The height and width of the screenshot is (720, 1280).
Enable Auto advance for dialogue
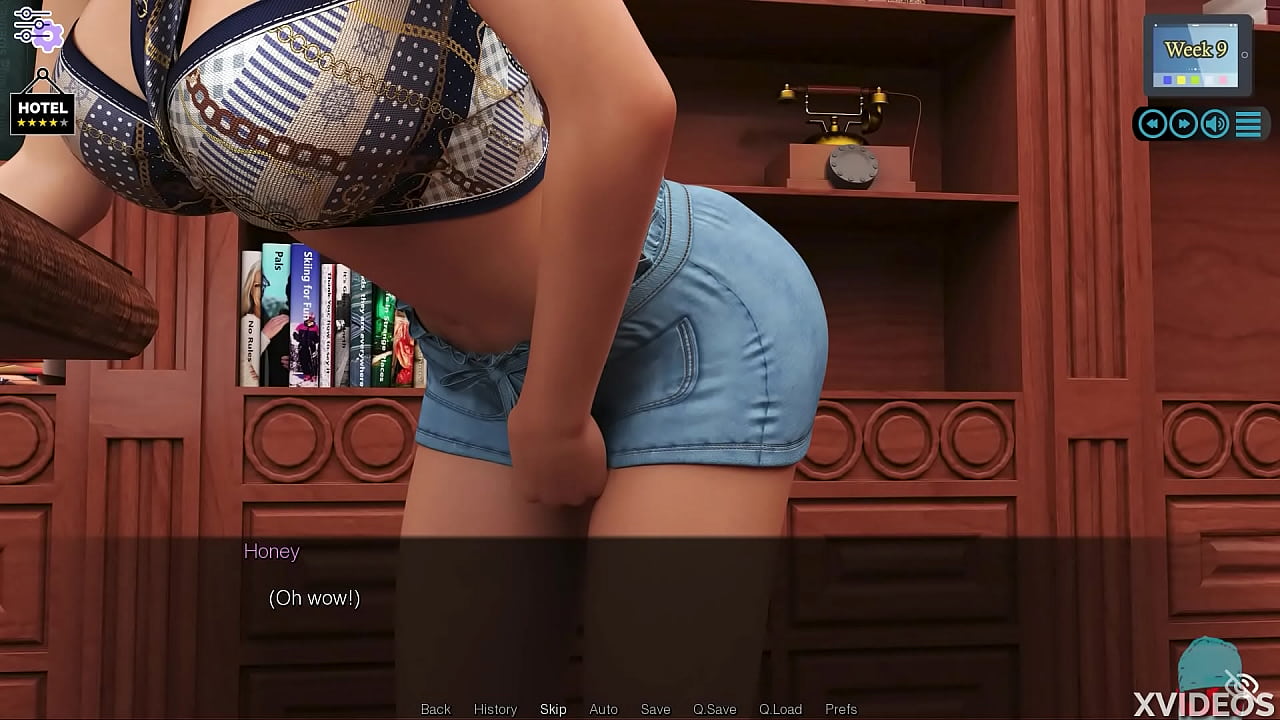coord(603,709)
